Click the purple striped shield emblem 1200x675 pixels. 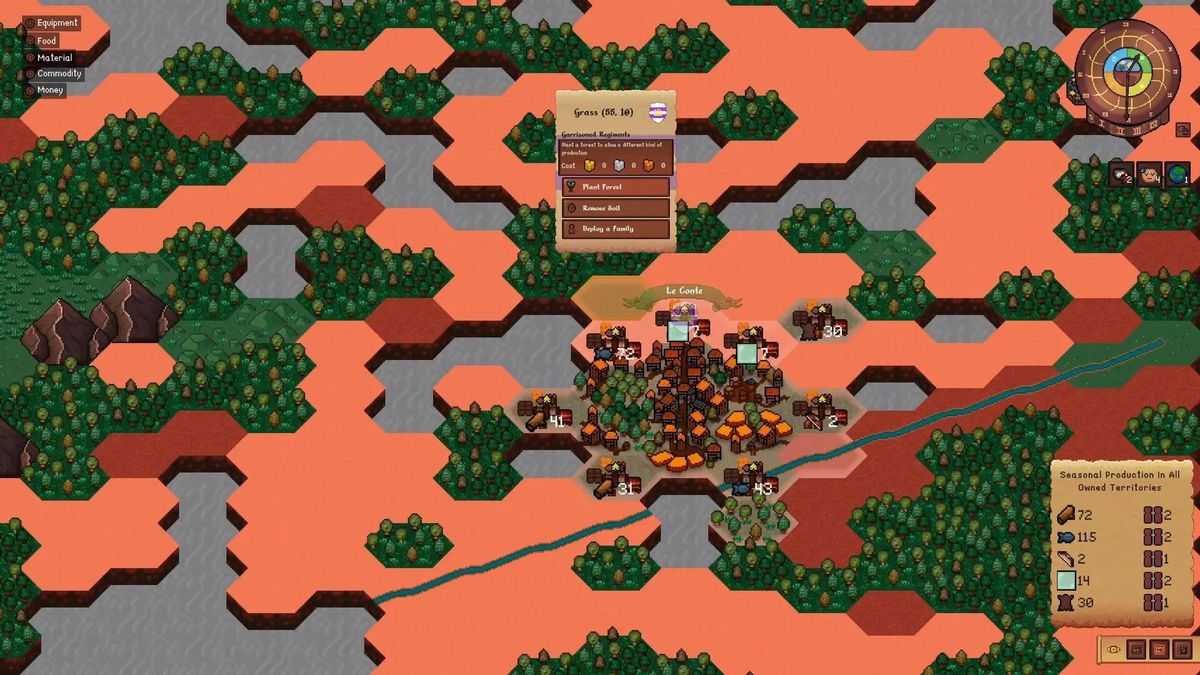pyautogui.click(x=657, y=112)
